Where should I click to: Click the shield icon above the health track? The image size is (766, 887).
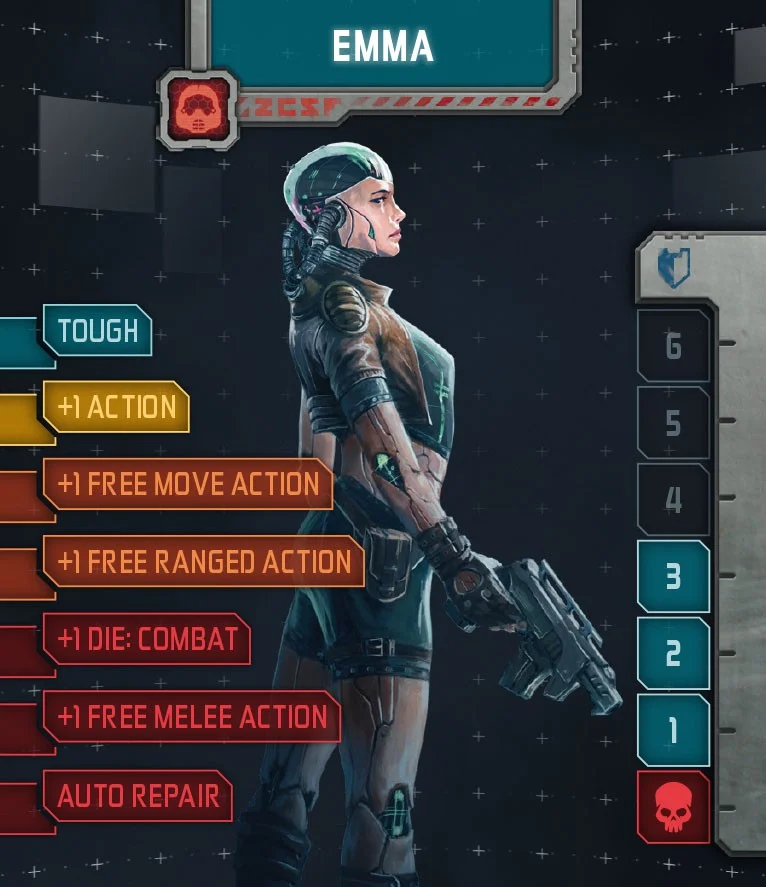(x=673, y=268)
